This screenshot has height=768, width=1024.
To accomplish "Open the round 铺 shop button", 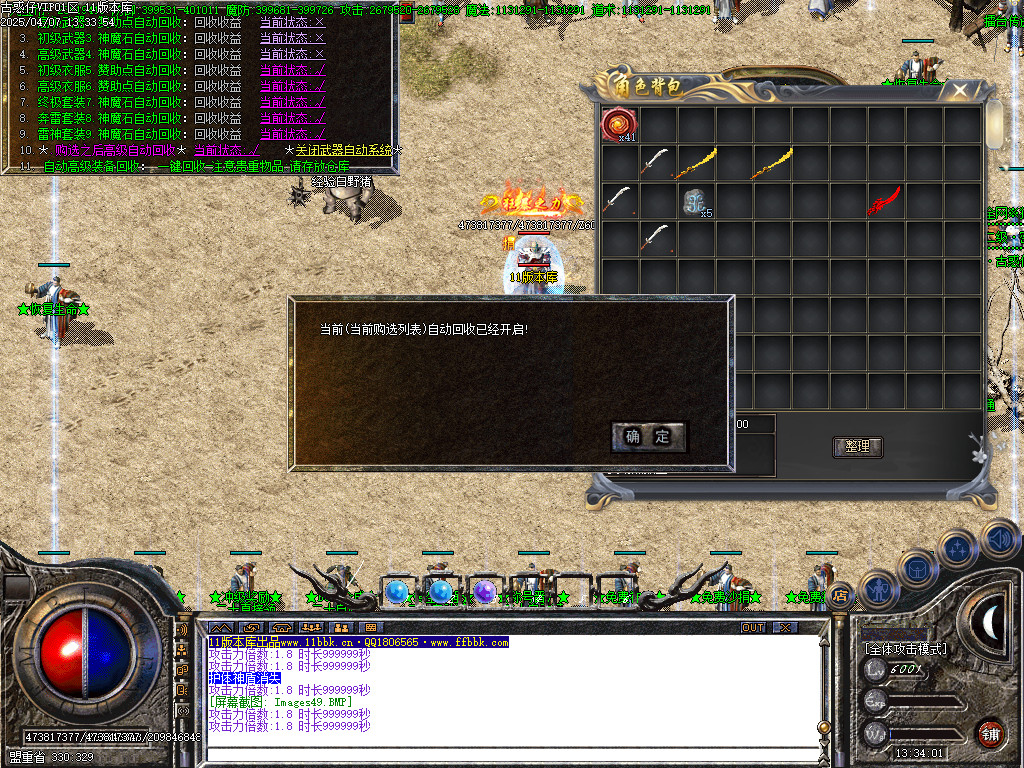I will (x=990, y=733).
